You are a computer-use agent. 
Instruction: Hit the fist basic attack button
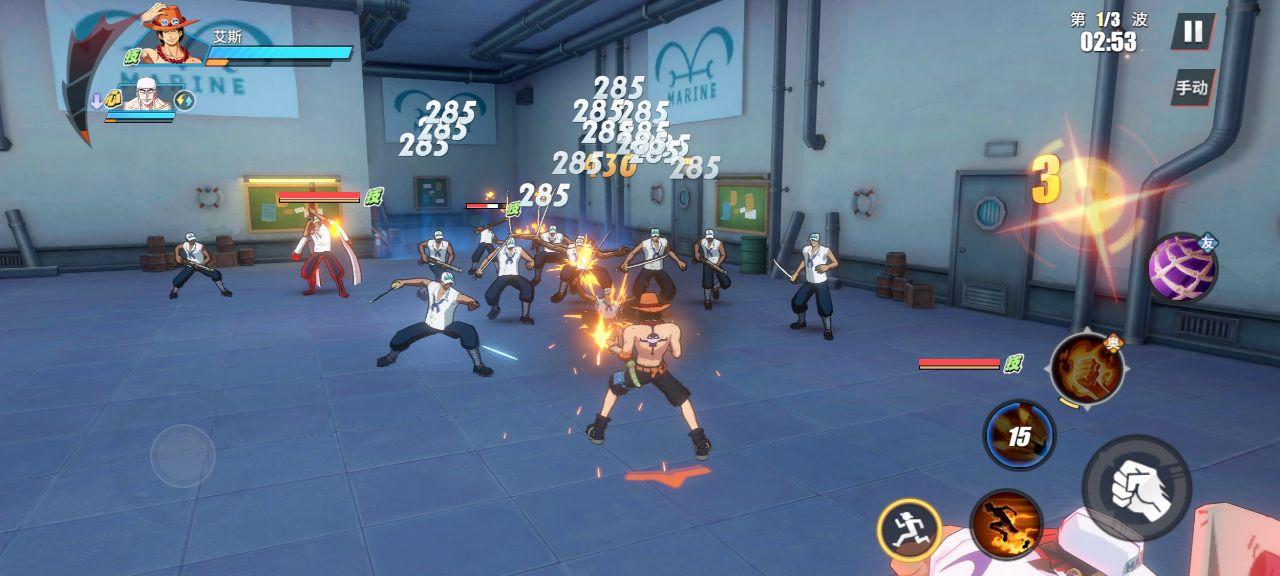[1136, 488]
